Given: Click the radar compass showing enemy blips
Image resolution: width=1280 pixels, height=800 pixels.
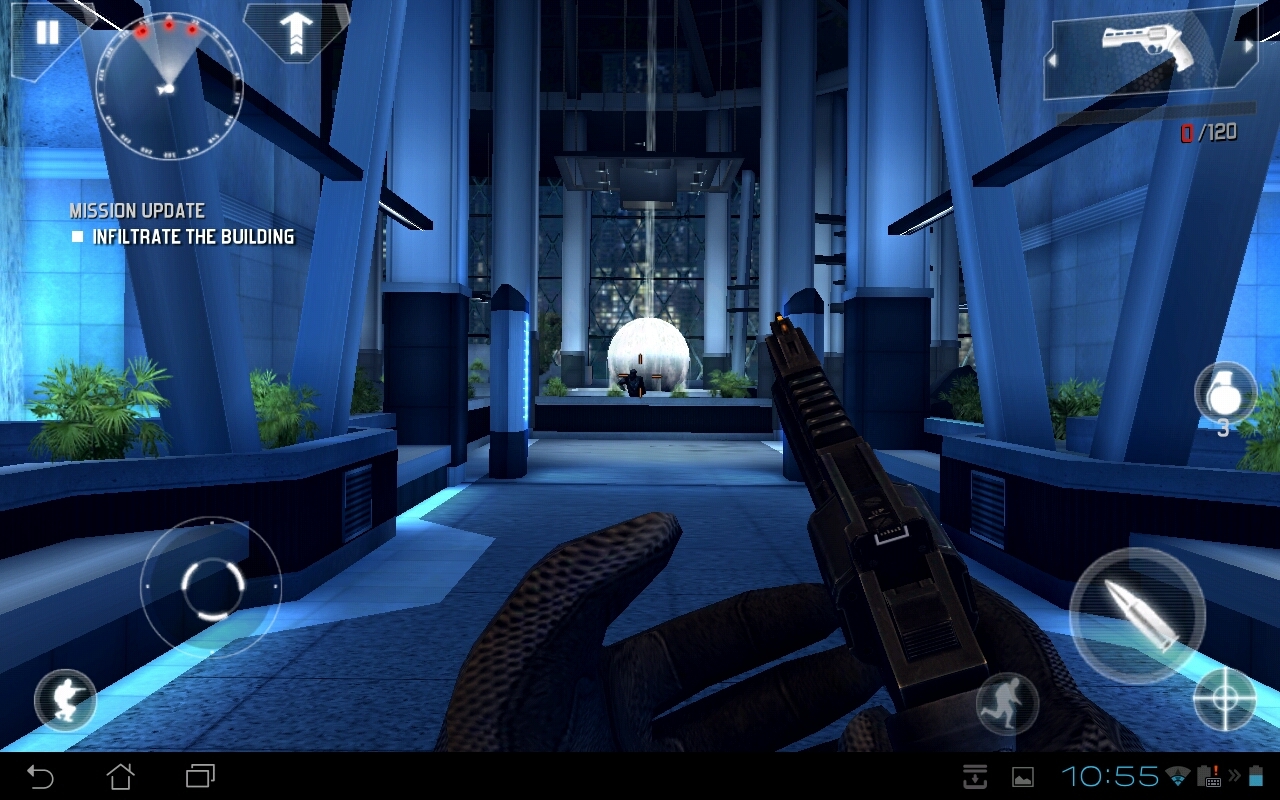Looking at the screenshot, I should point(168,88).
